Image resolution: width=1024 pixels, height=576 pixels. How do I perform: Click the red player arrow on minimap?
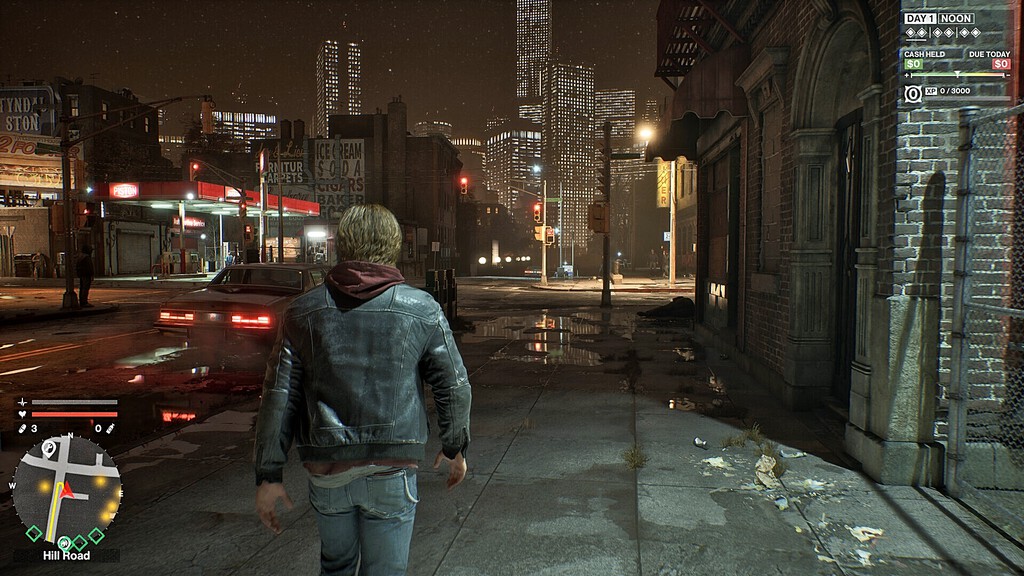coord(67,490)
